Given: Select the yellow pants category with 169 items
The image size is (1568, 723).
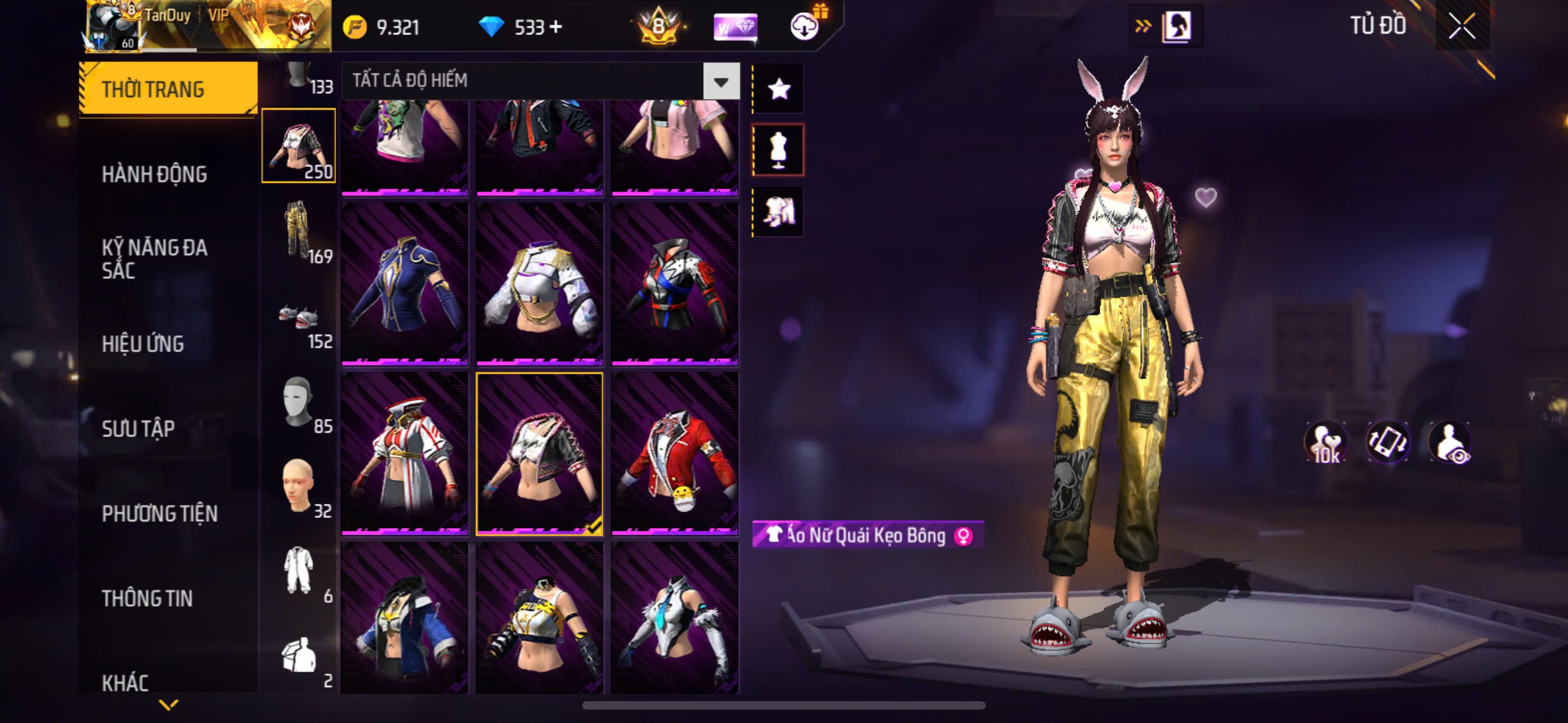Looking at the screenshot, I should [x=298, y=231].
